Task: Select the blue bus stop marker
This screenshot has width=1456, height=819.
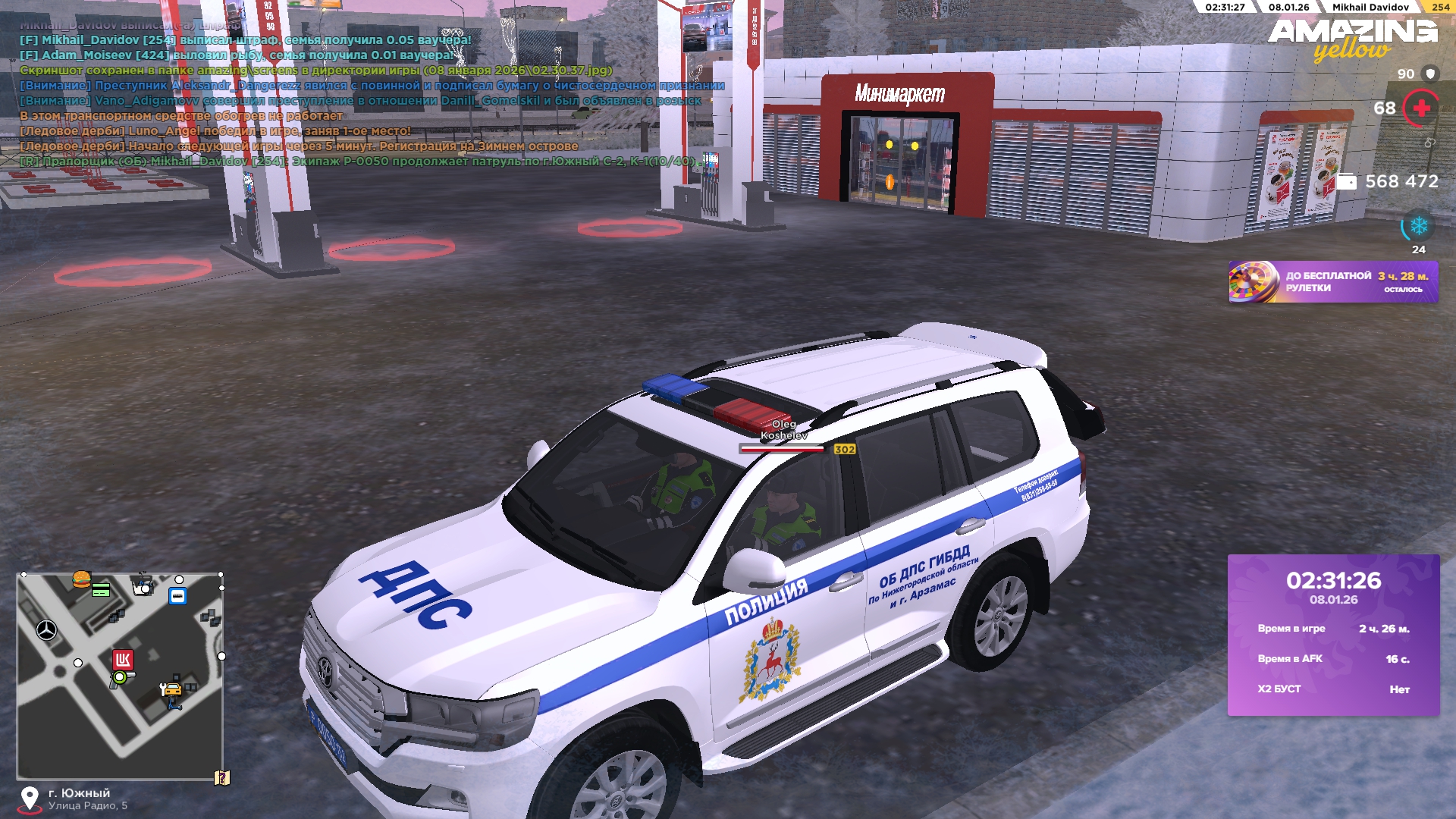Action: click(177, 596)
